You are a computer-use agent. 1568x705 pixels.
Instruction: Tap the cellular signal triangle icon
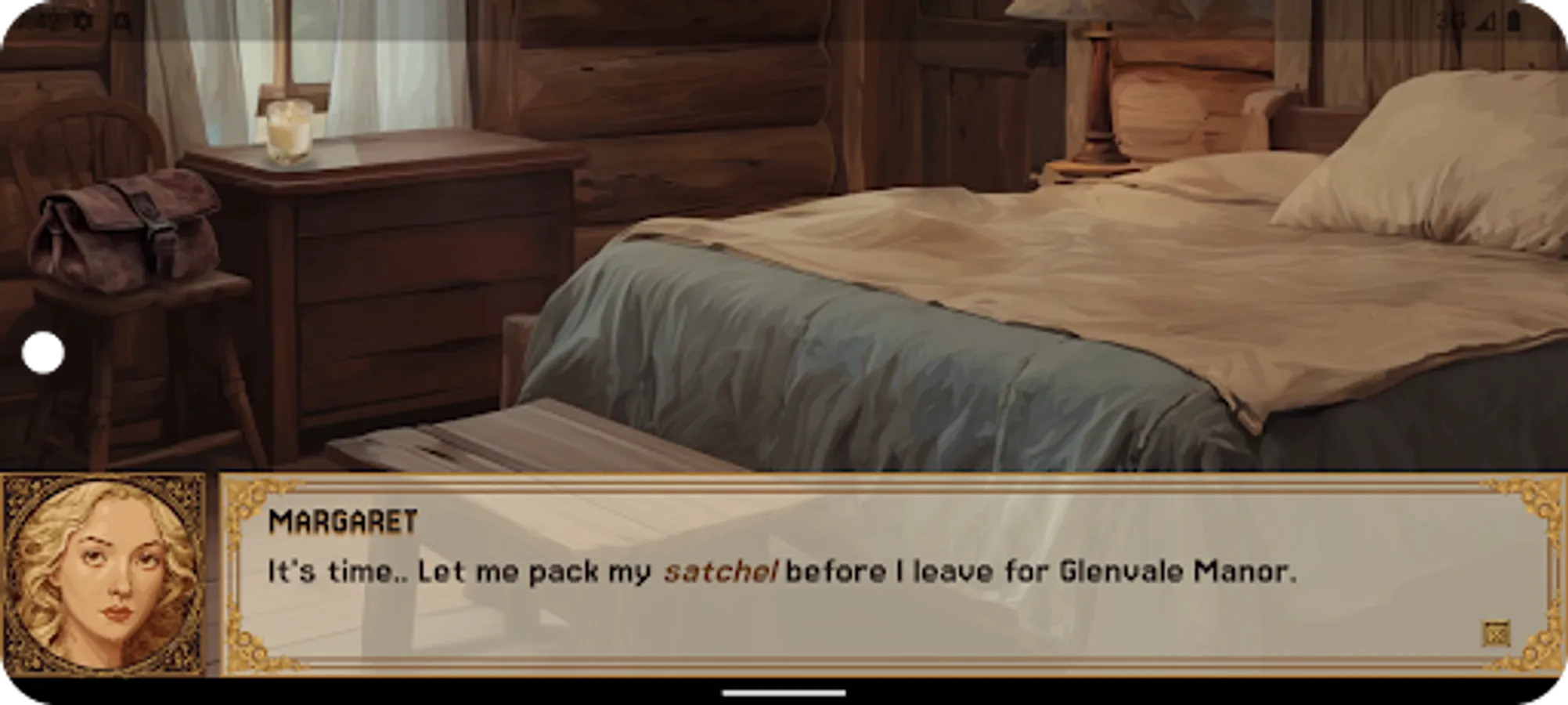click(1486, 21)
